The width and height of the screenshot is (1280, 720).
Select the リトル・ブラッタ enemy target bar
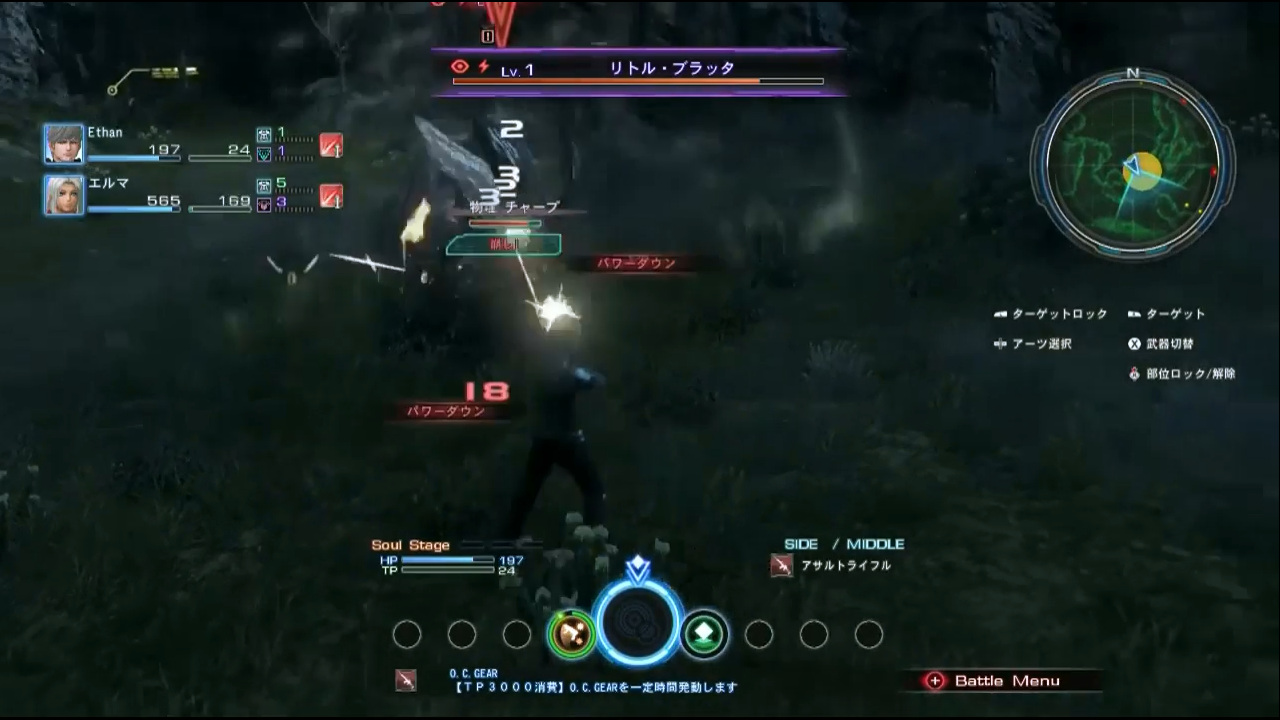638,72
